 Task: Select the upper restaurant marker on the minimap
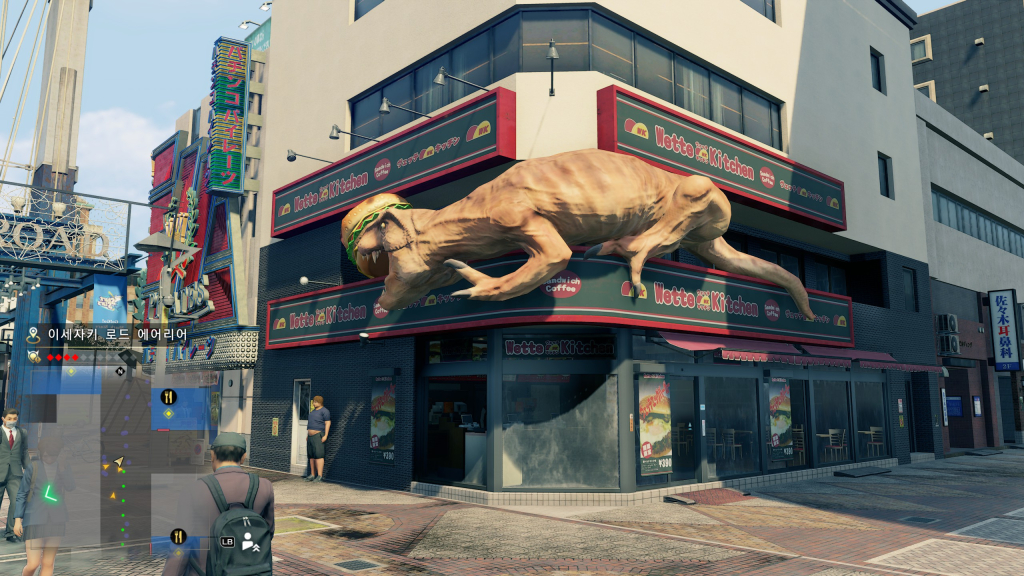coord(168,396)
